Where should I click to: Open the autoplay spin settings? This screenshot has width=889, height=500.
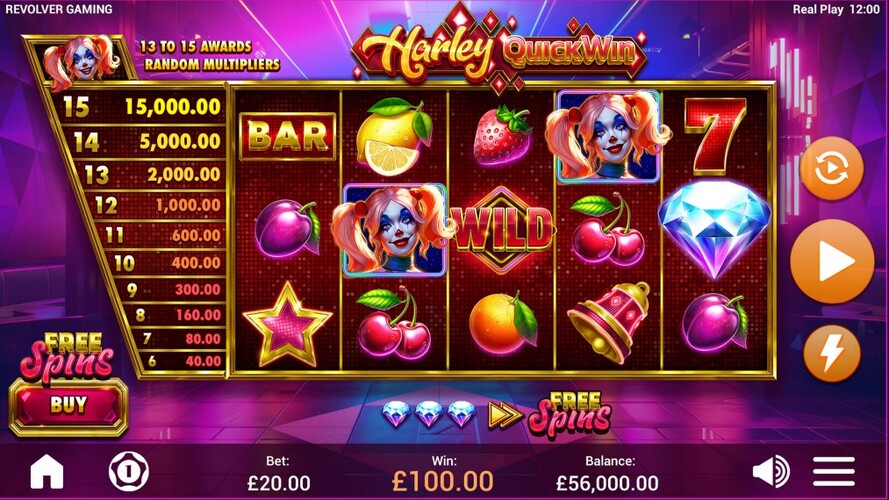pos(831,169)
